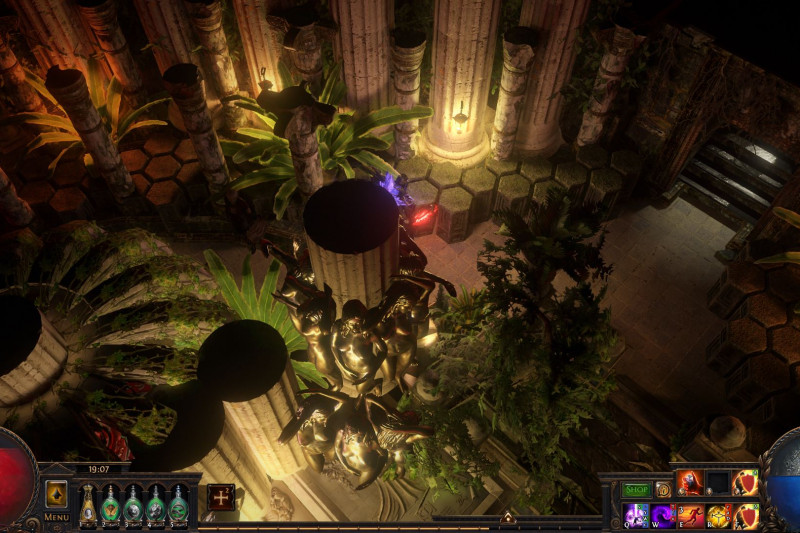Open passive skill points plus icon
The height and width of the screenshot is (533, 800).
tap(221, 497)
